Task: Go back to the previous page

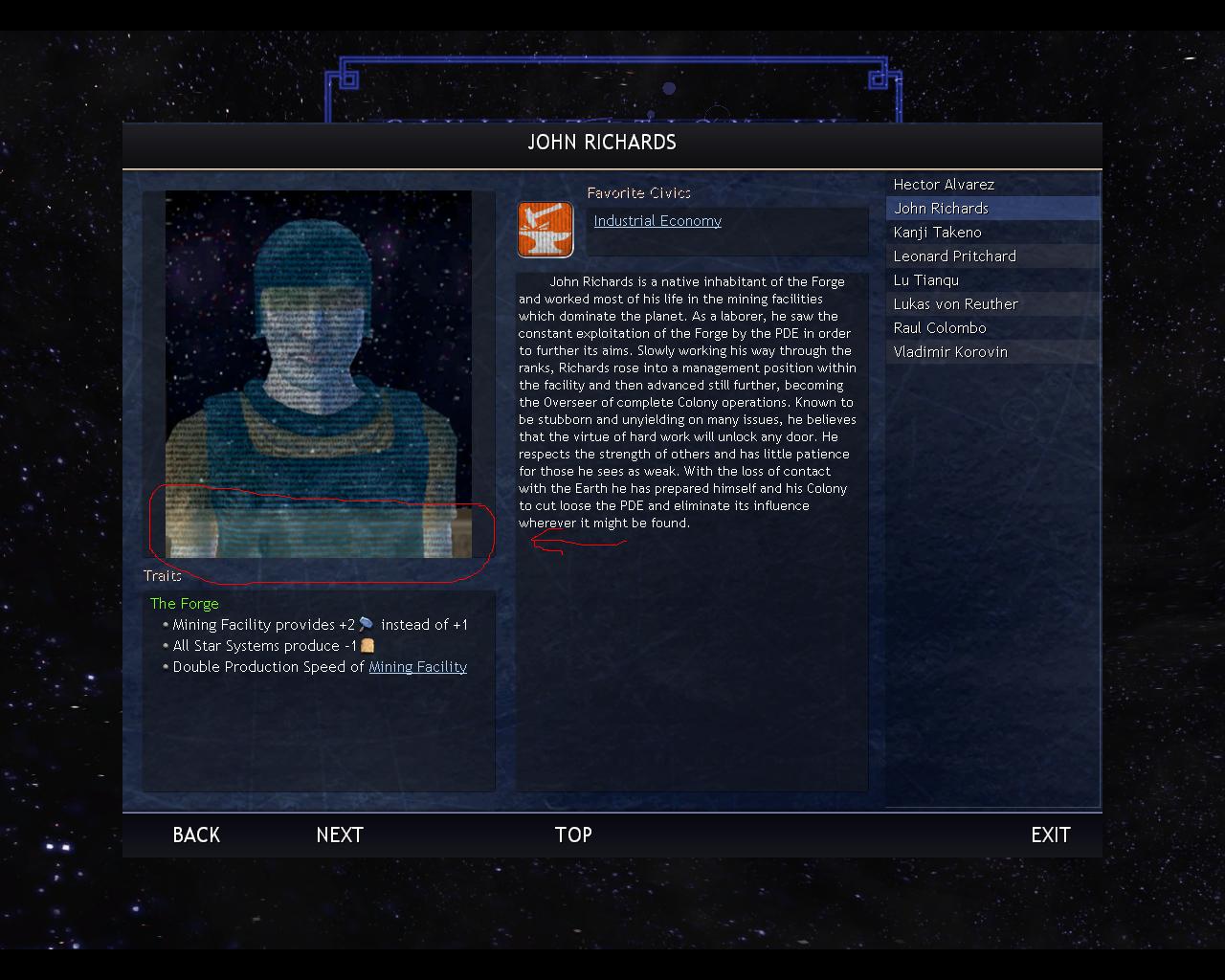Action: pos(196,835)
